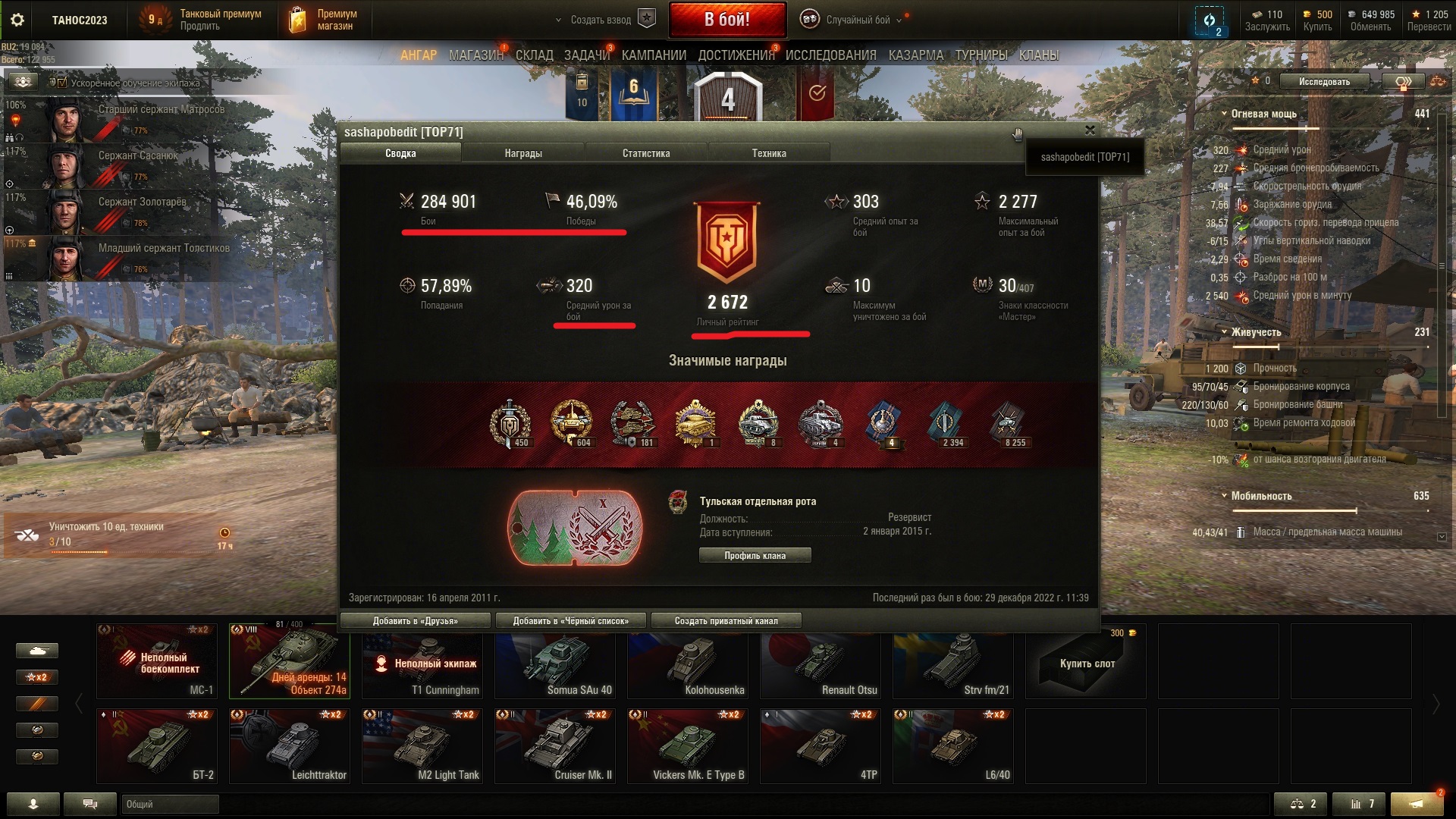Click Купить слот to buy a slot
Viewport: 1456px width, 819px height.
click(x=1086, y=662)
